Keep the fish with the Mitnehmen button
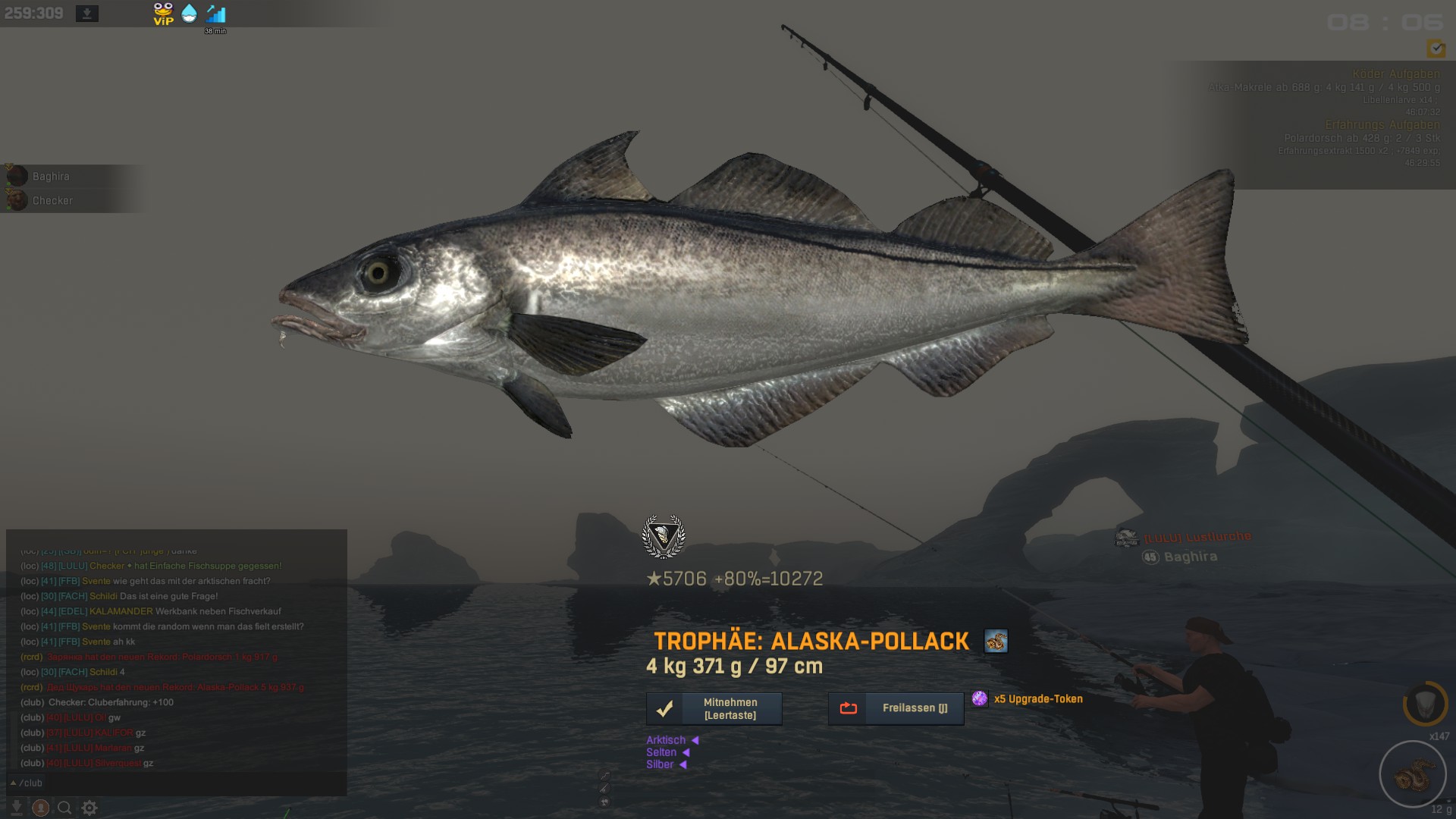Image resolution: width=1456 pixels, height=819 pixels. click(714, 708)
